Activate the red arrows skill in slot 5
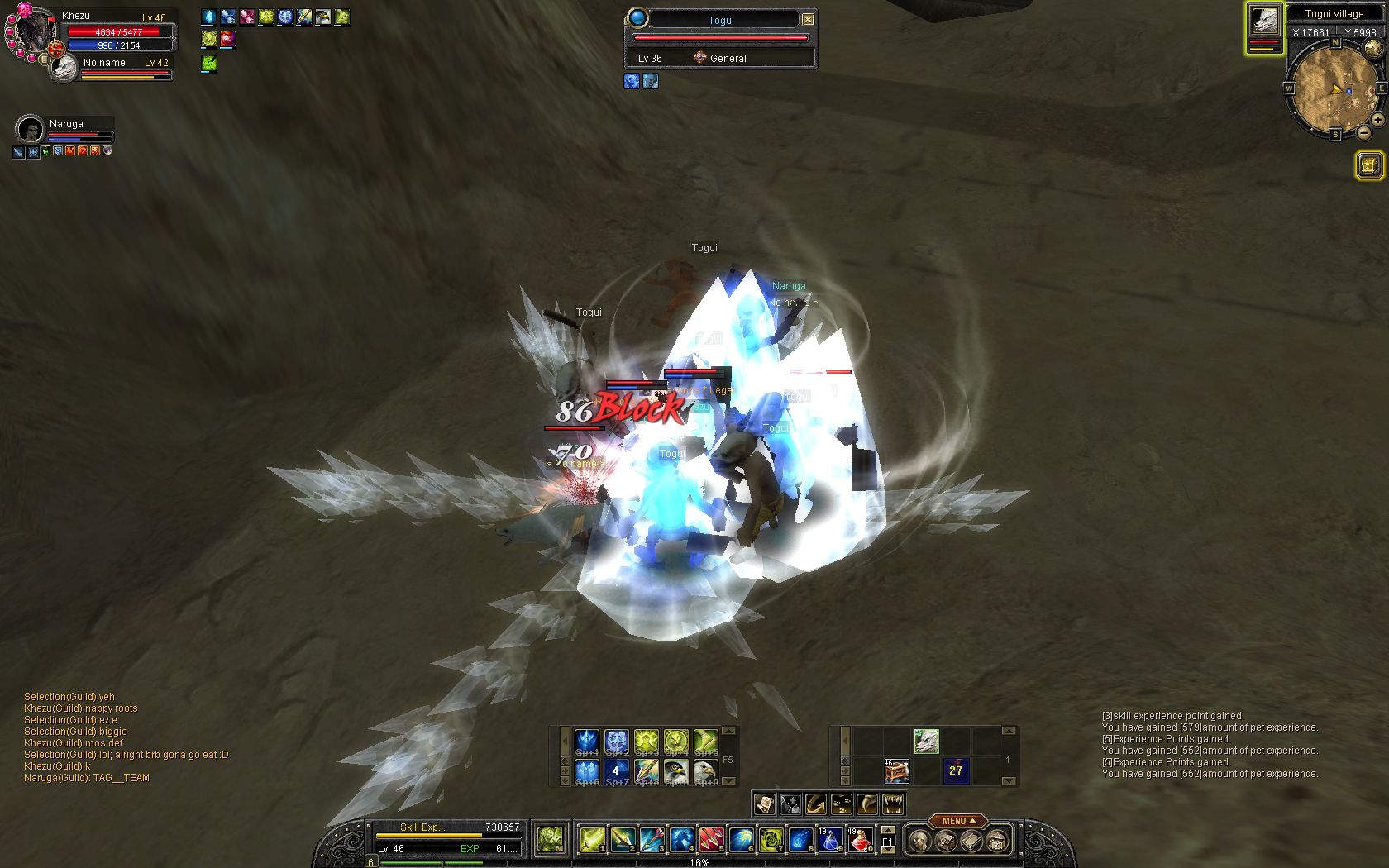 coord(711,841)
